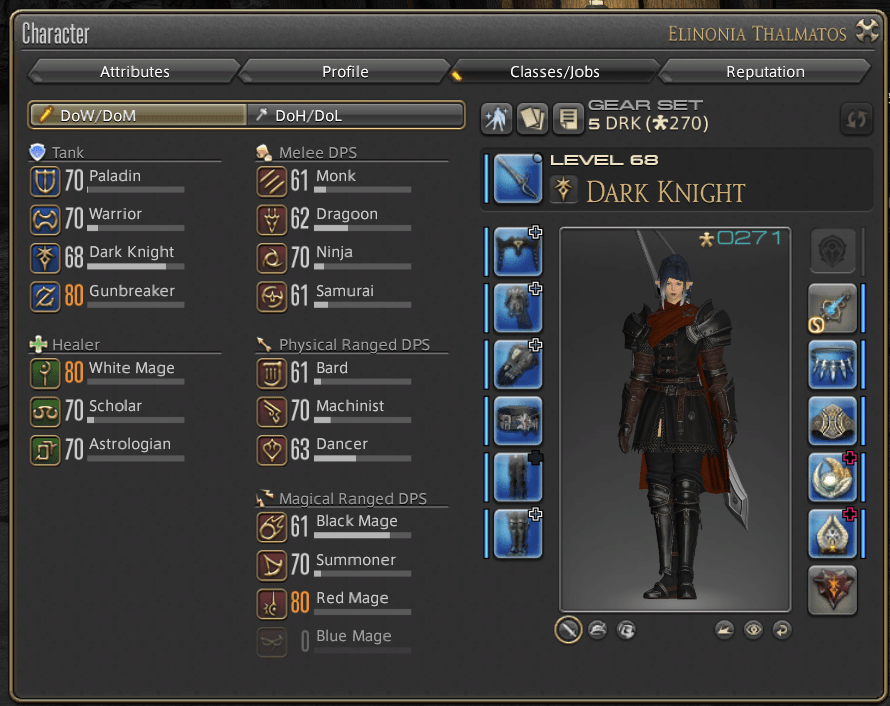Screen dimensions: 890x706
Task: Select the DoW/DoM job list
Action: point(138,115)
